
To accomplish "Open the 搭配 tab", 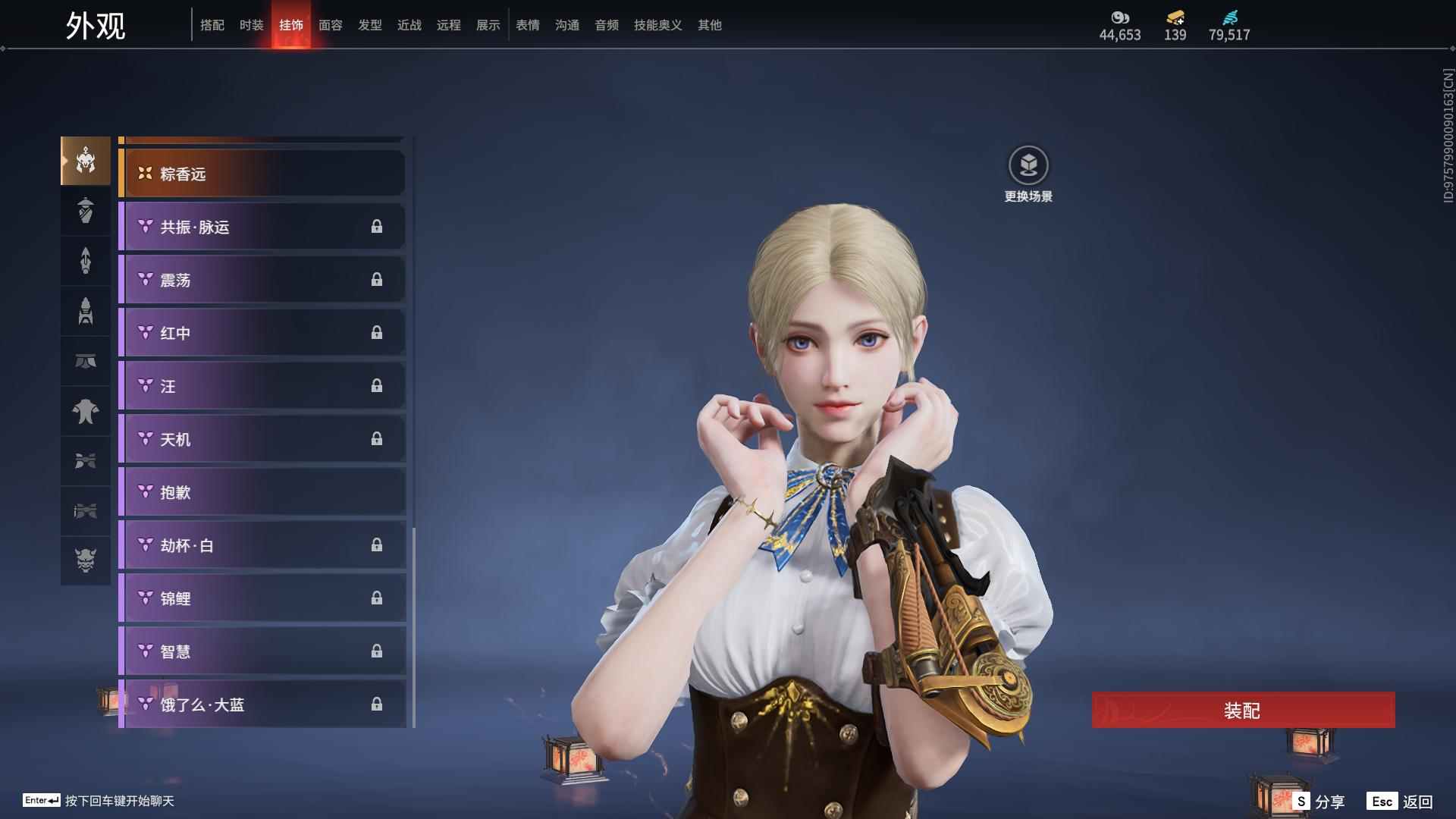I will 212,25.
